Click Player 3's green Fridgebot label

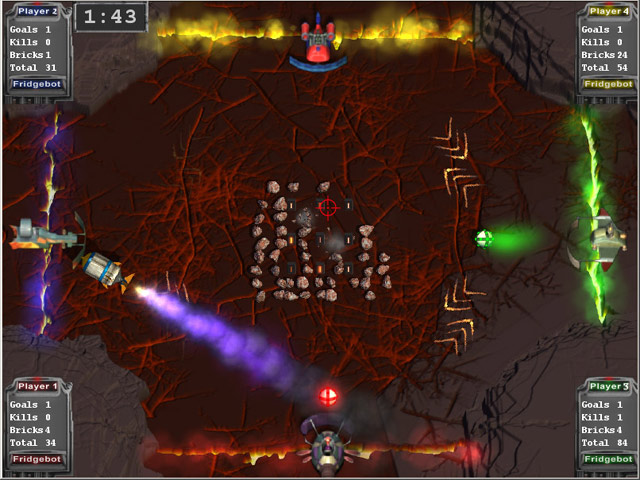[x=608, y=458]
